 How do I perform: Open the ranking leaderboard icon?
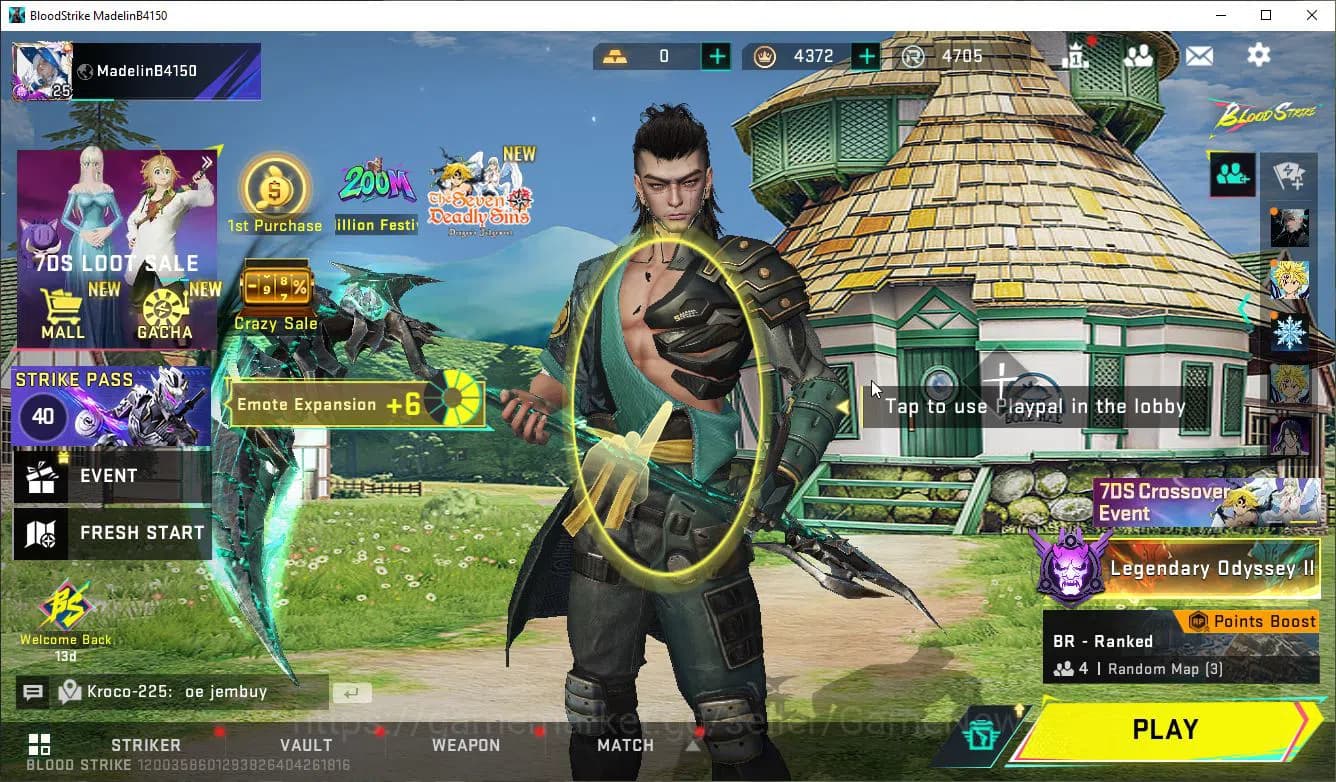1076,56
